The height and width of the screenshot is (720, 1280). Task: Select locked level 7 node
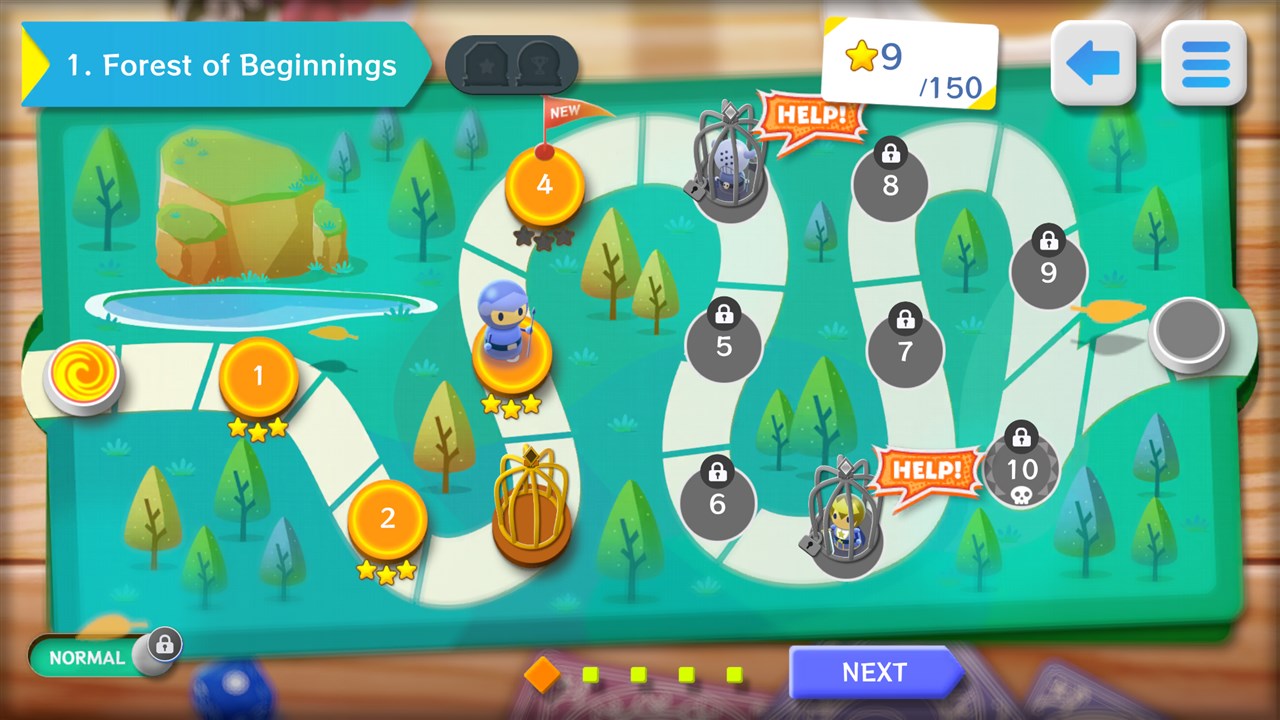point(905,350)
